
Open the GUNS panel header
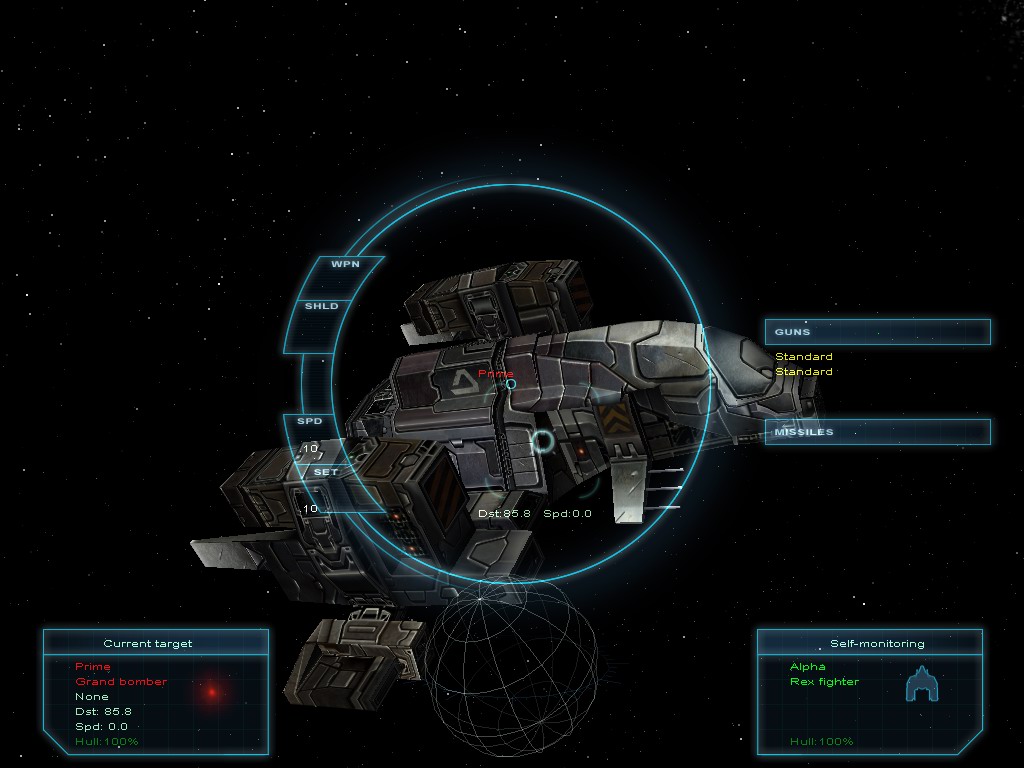877,332
